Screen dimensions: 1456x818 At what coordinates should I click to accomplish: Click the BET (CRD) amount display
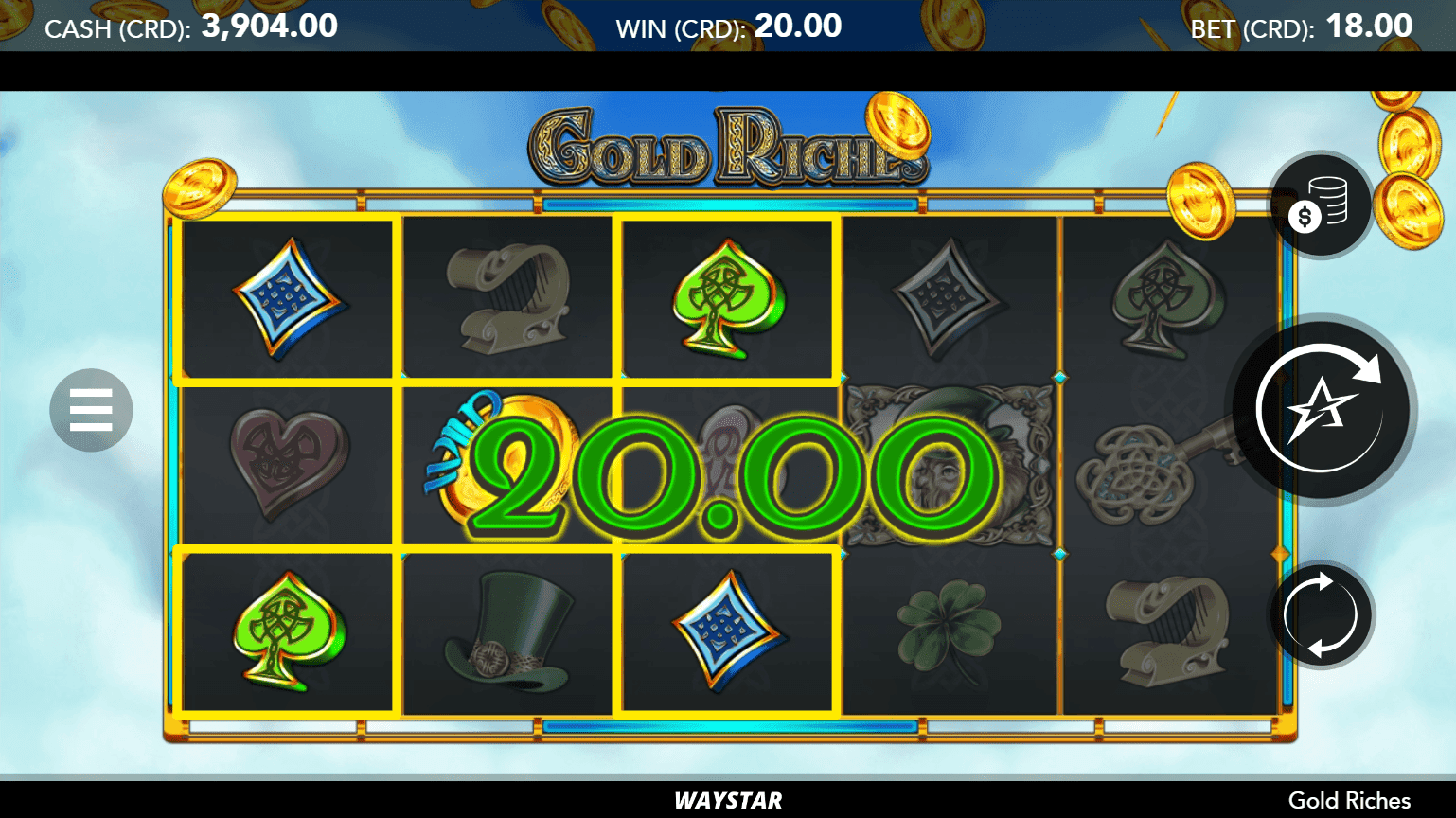[1302, 26]
